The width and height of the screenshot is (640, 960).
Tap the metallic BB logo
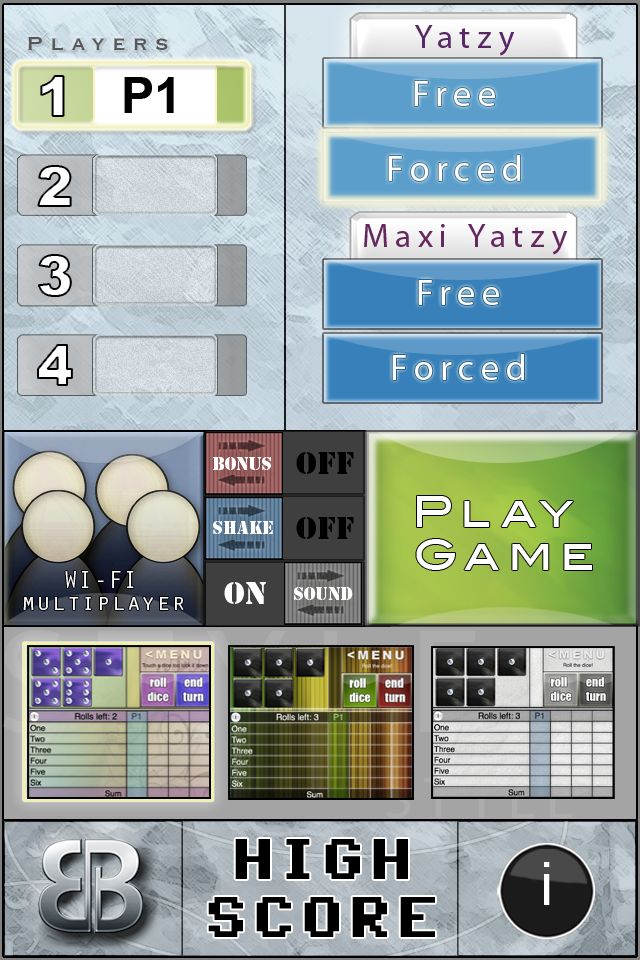pos(92,889)
